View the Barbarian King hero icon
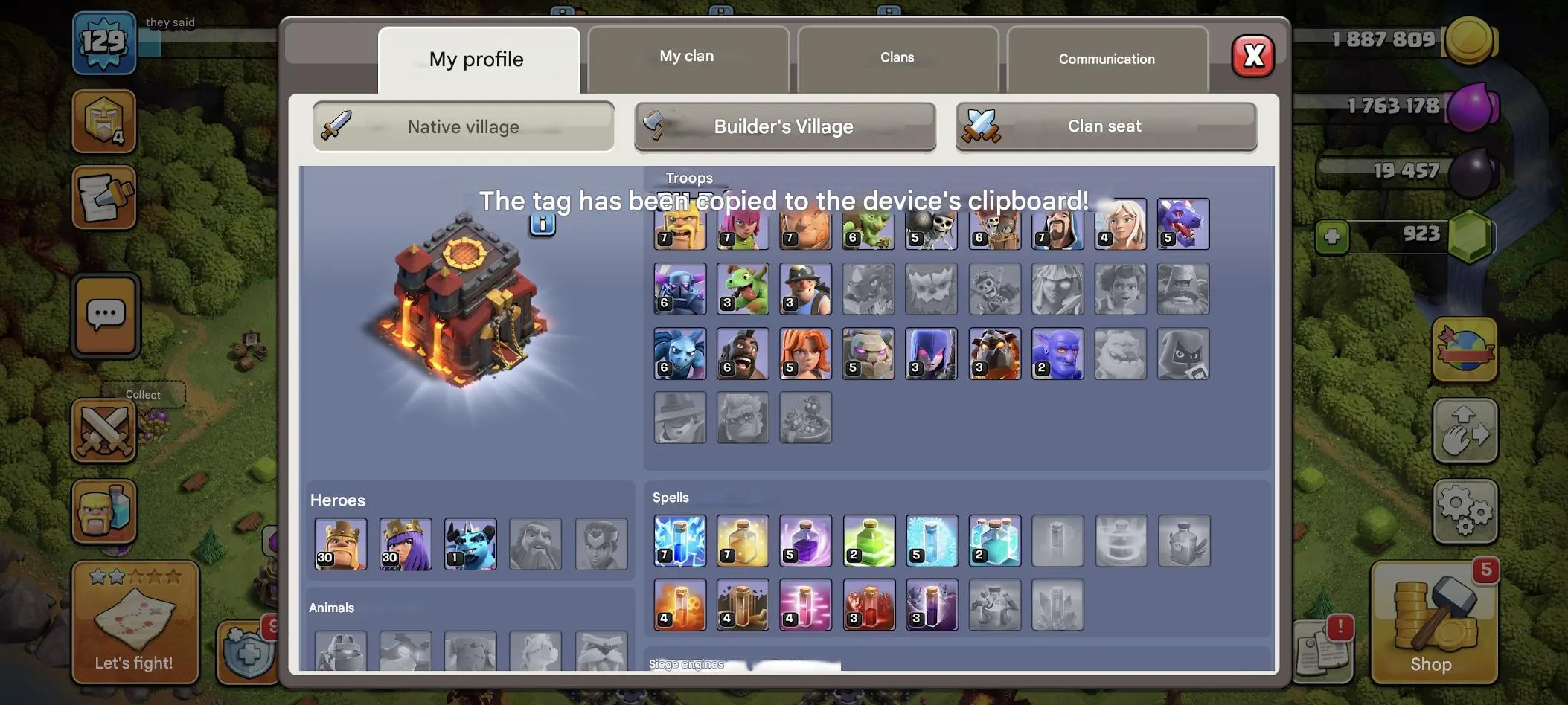This screenshot has height=705, width=1568. tap(340, 544)
